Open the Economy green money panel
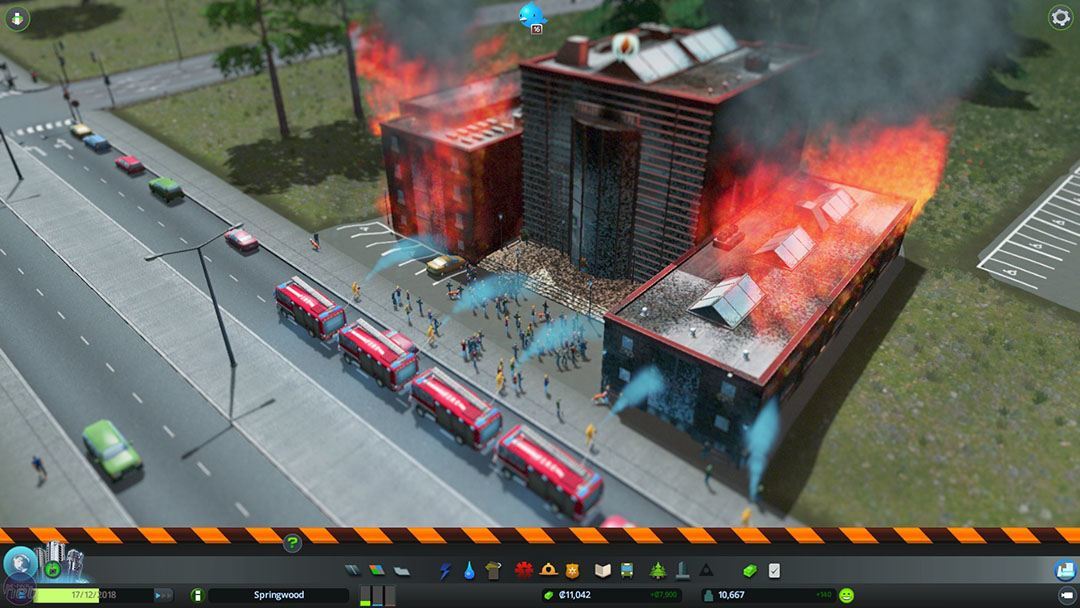The width and height of the screenshot is (1080, 608). (750, 570)
